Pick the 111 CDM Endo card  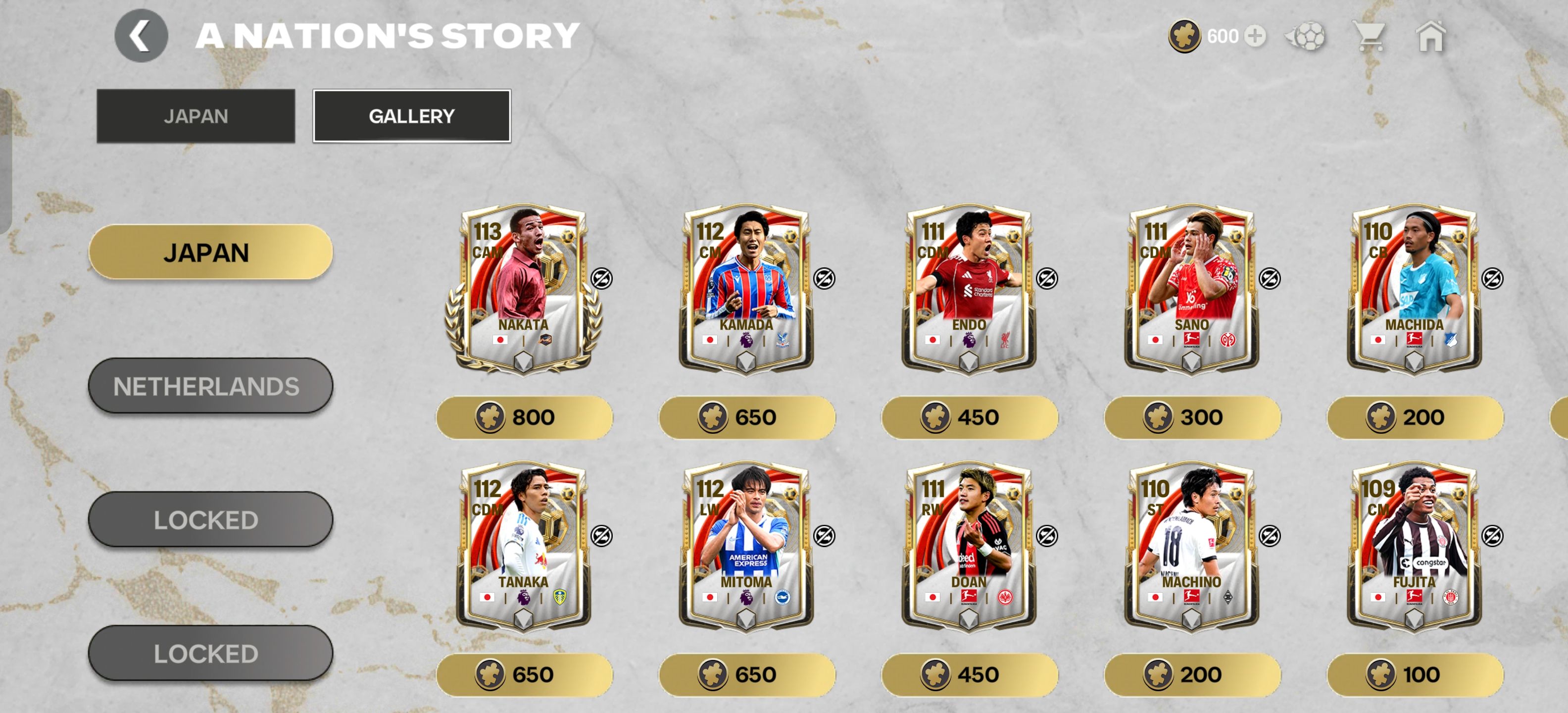(969, 287)
